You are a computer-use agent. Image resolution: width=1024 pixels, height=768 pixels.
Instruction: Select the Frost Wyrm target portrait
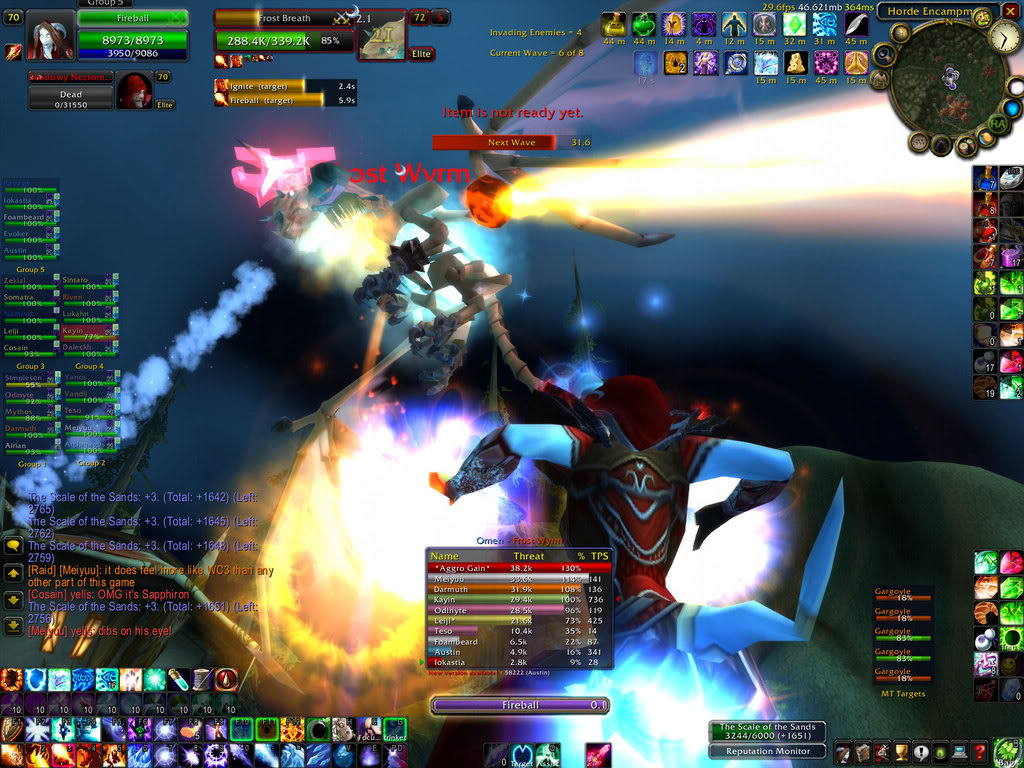381,38
